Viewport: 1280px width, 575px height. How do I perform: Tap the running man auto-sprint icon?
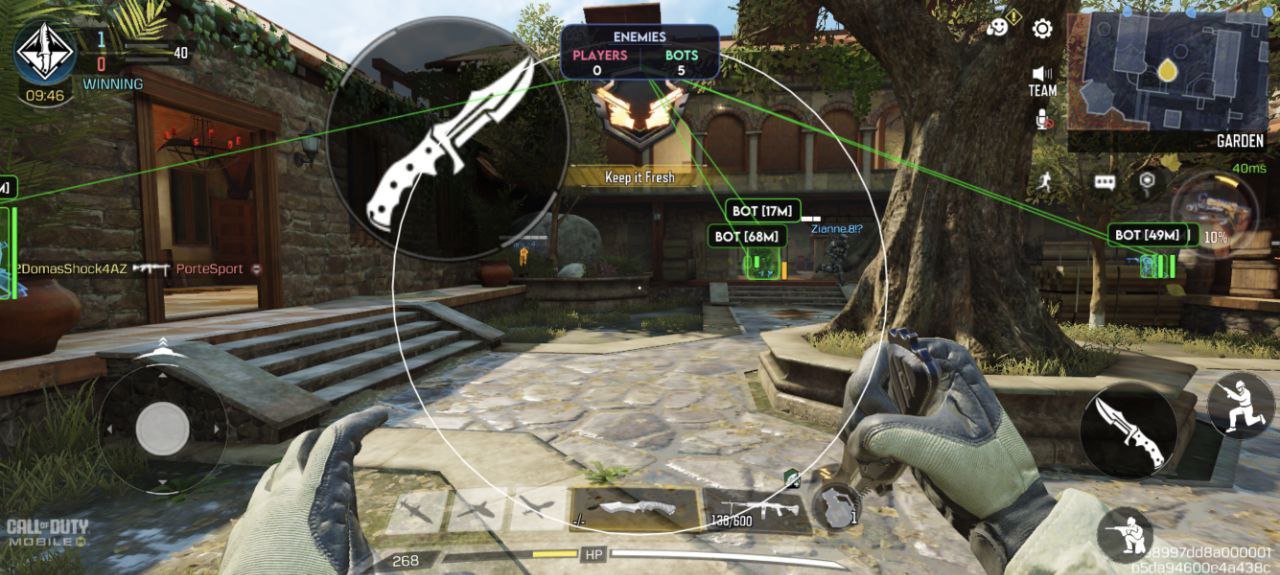1046,181
